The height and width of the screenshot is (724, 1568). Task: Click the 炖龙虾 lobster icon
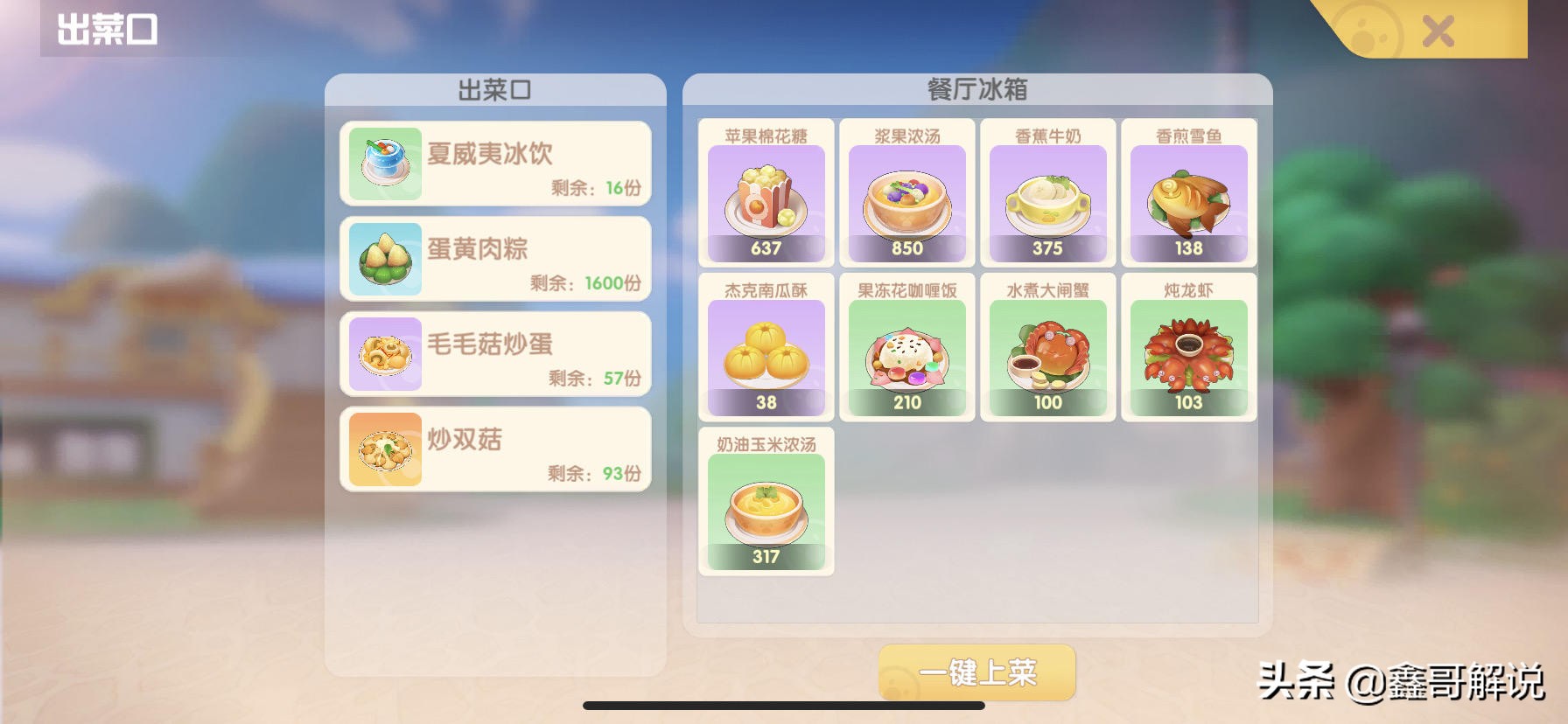point(1189,350)
